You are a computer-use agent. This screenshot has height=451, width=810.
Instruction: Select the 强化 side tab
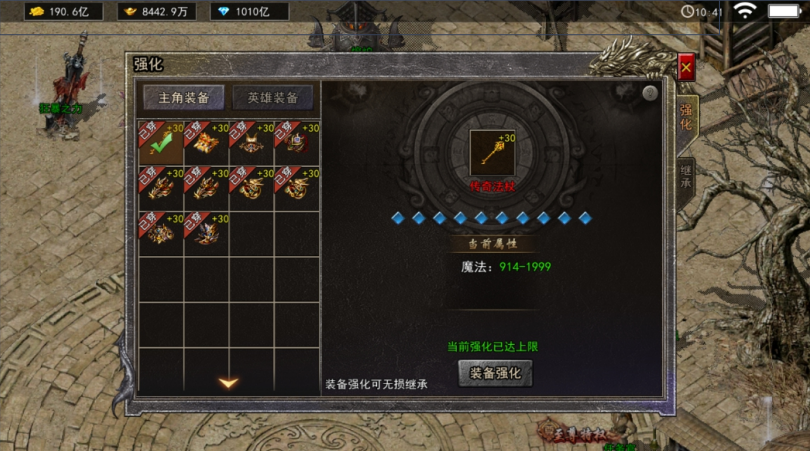tap(686, 117)
